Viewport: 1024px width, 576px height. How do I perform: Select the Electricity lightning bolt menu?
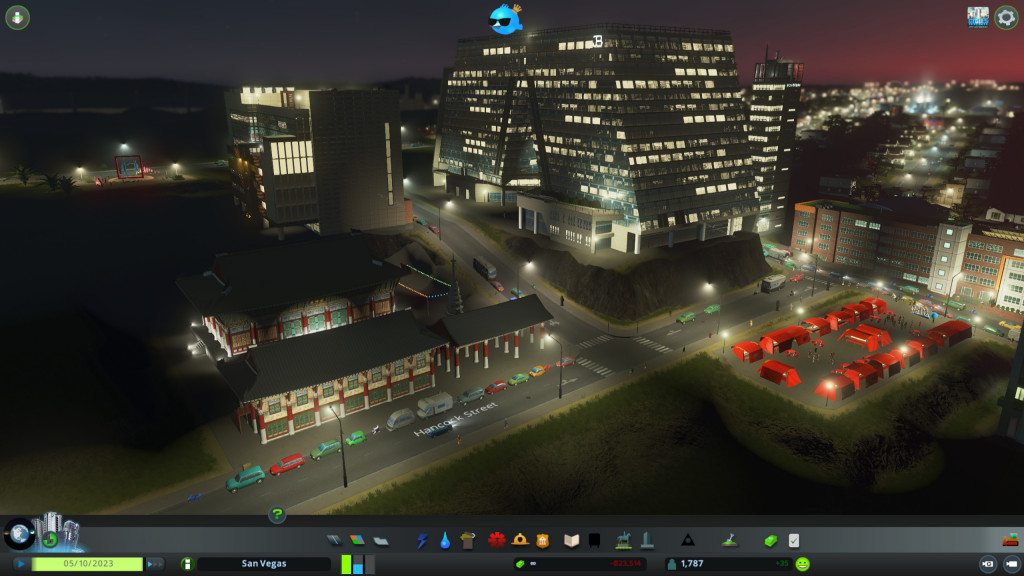[422, 541]
